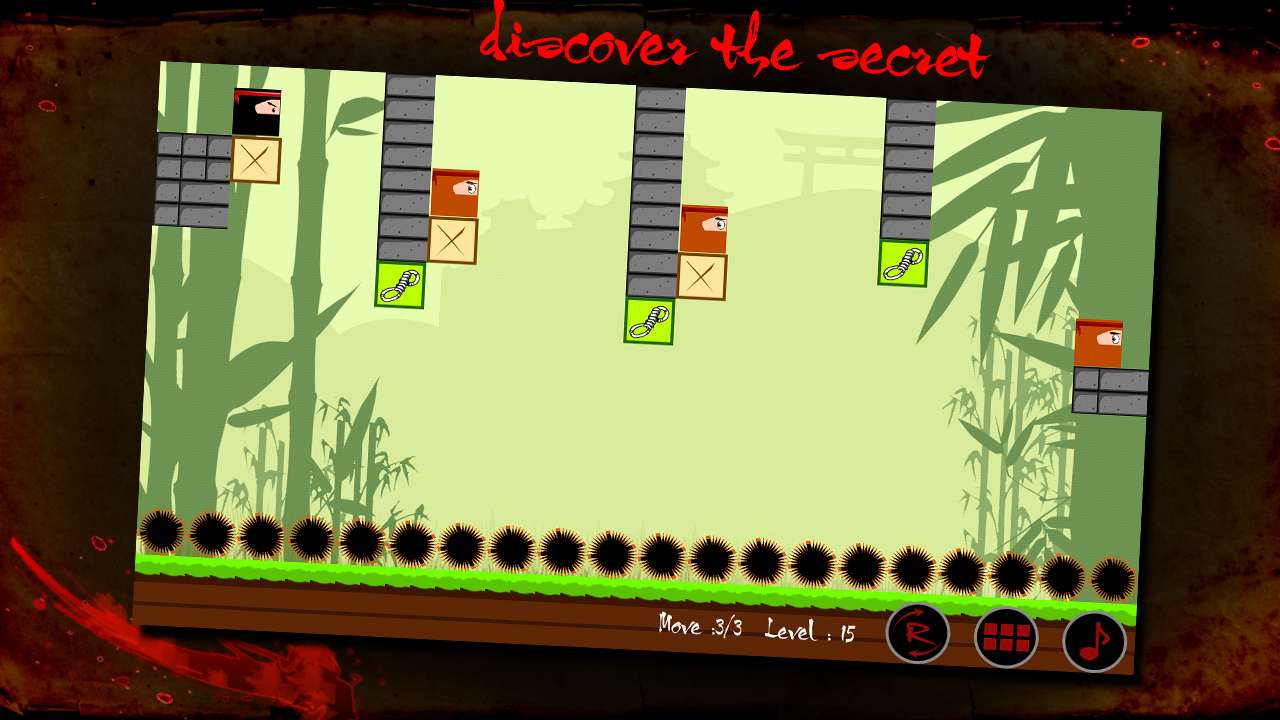Click the orange ninja on the far right ledge
Image resolution: width=1280 pixels, height=720 pixels.
click(x=1100, y=340)
